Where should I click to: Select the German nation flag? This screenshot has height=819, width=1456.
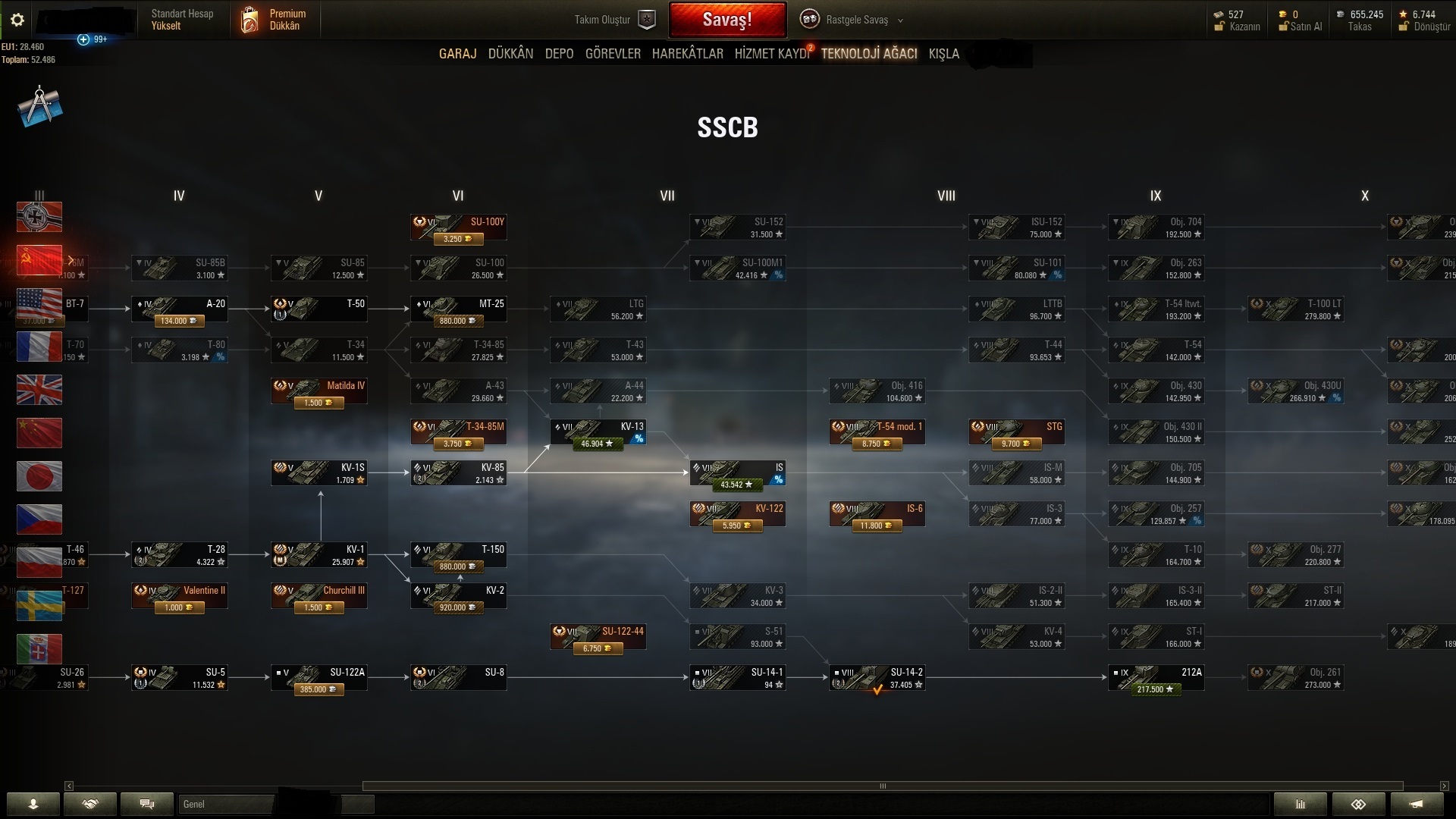pyautogui.click(x=39, y=217)
